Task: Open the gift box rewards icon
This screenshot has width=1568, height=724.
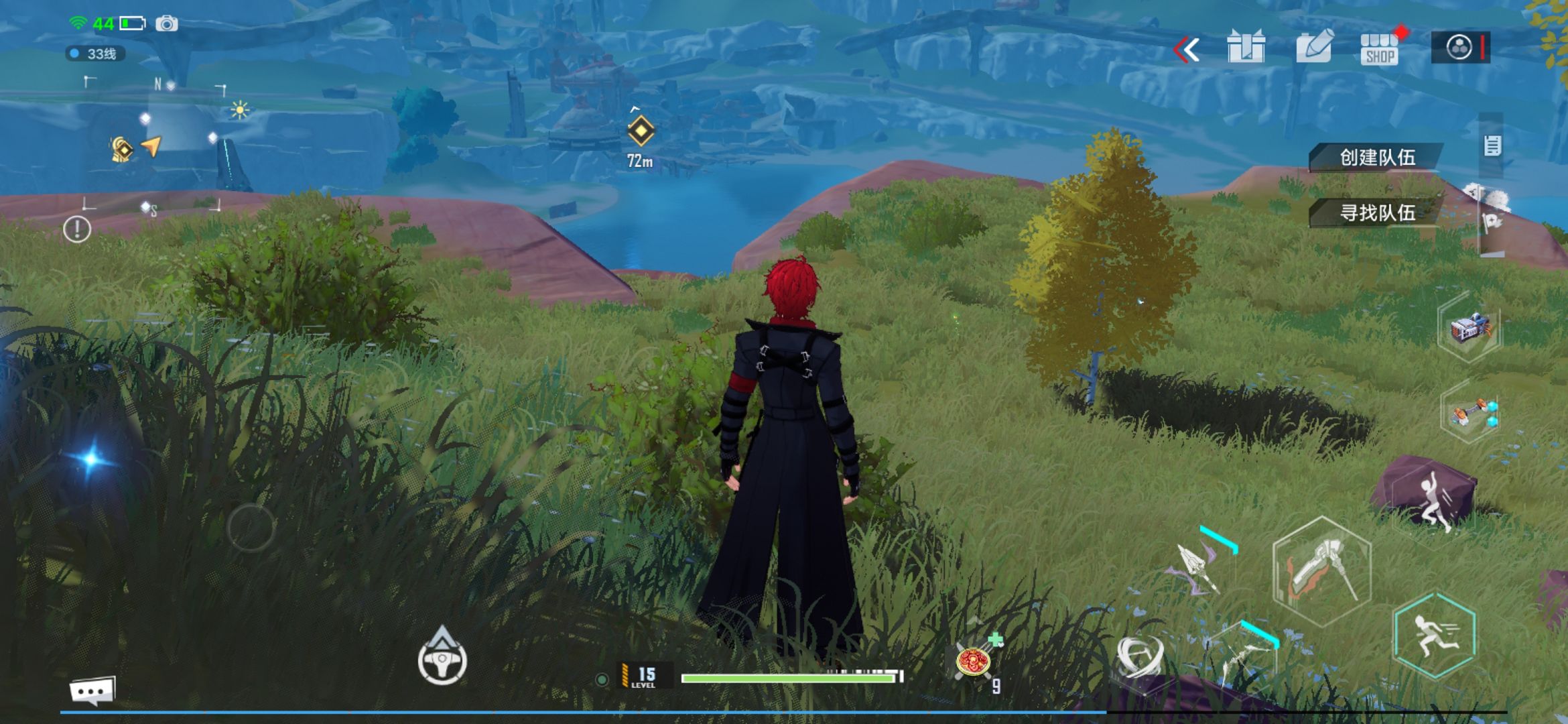Action: click(x=1246, y=48)
